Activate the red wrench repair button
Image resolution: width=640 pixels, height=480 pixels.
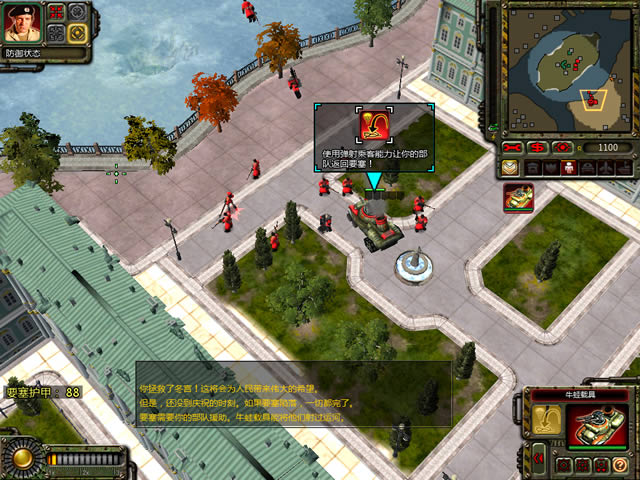pos(514,147)
